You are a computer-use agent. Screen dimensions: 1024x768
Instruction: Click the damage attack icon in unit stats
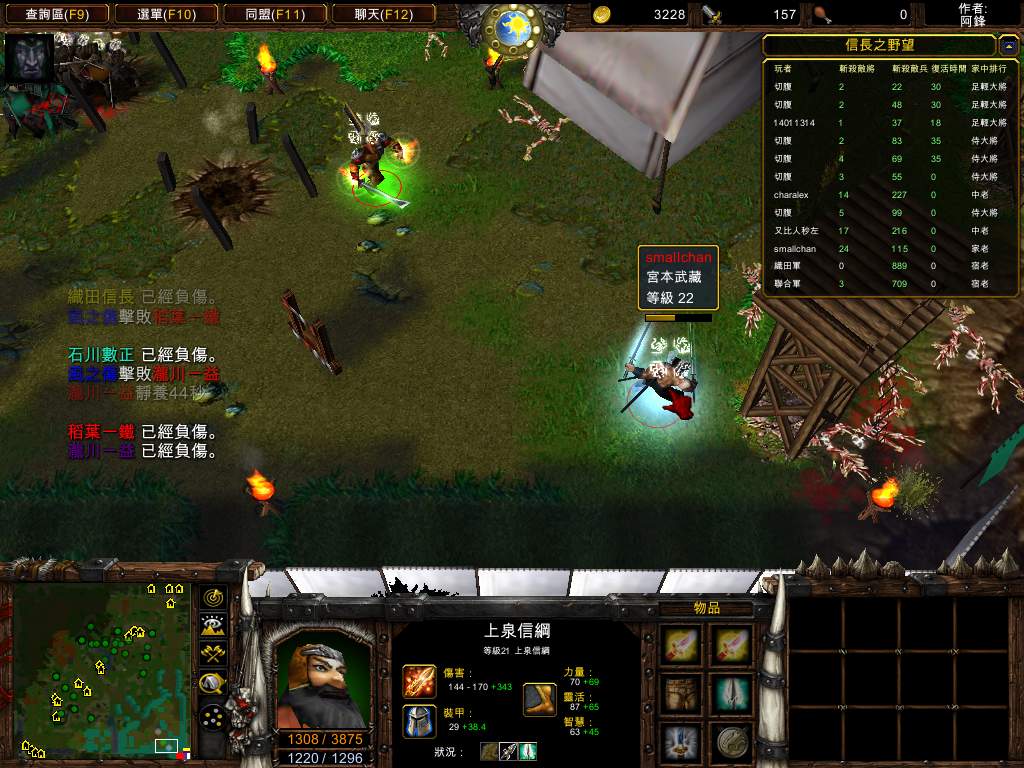[419, 681]
